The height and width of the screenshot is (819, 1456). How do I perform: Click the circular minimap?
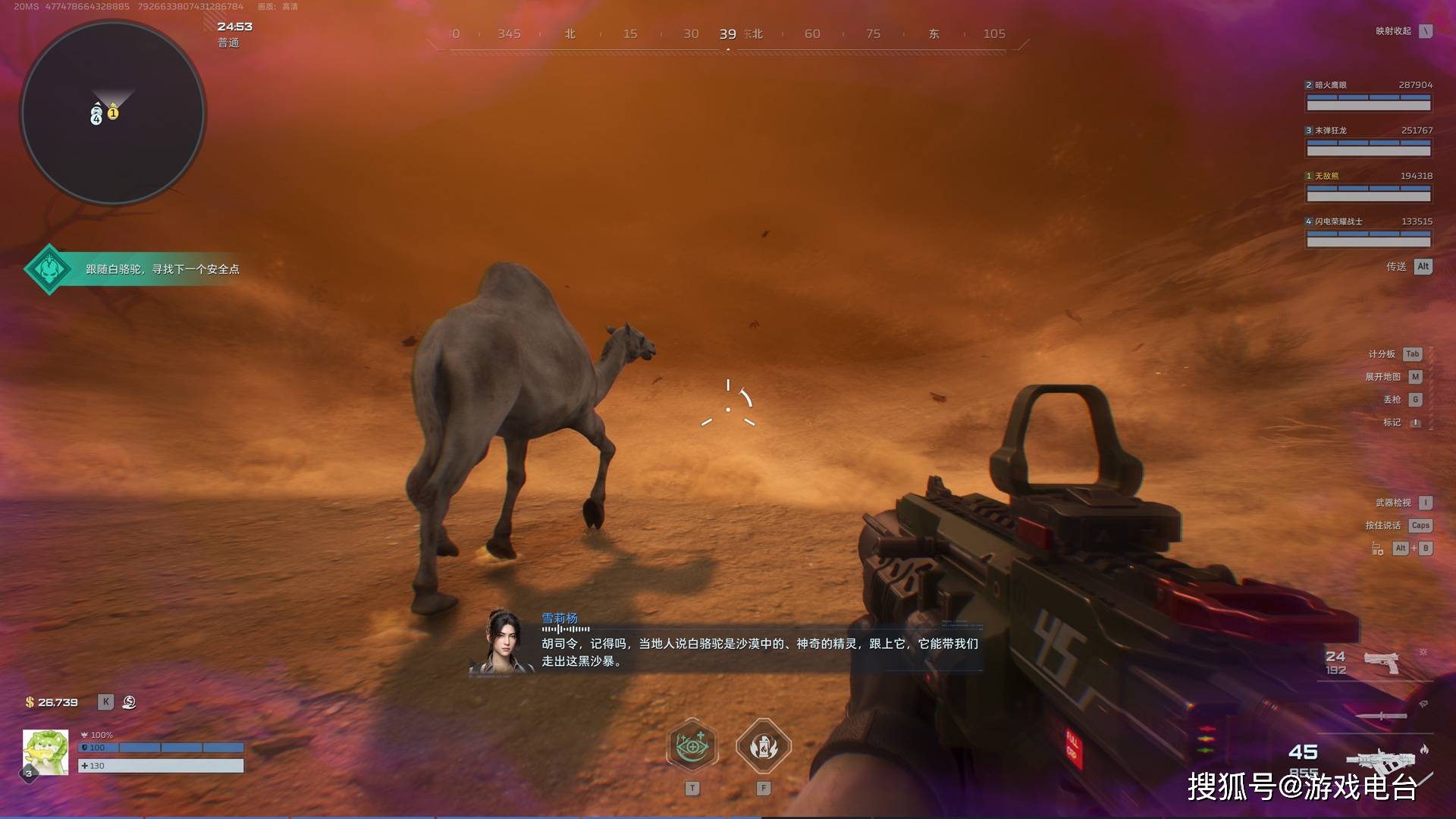click(113, 113)
